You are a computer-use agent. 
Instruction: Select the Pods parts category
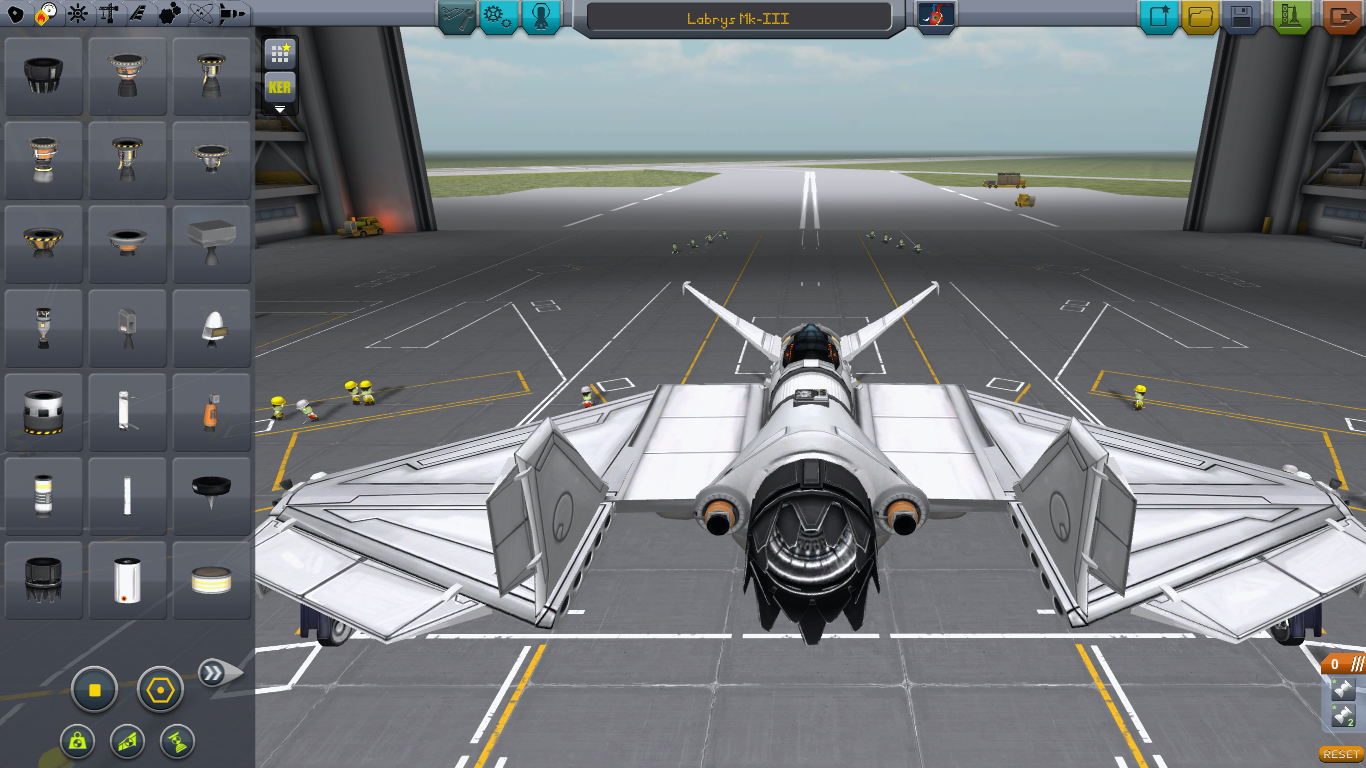pyautogui.click(x=14, y=14)
